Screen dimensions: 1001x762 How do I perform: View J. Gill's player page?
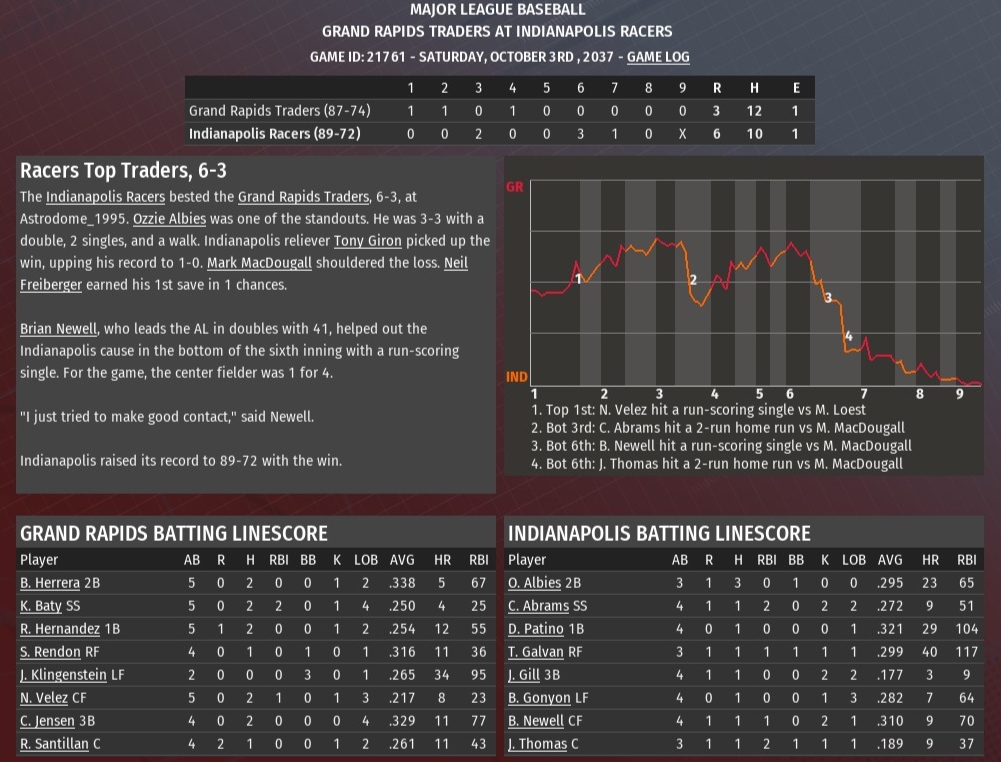pos(524,675)
